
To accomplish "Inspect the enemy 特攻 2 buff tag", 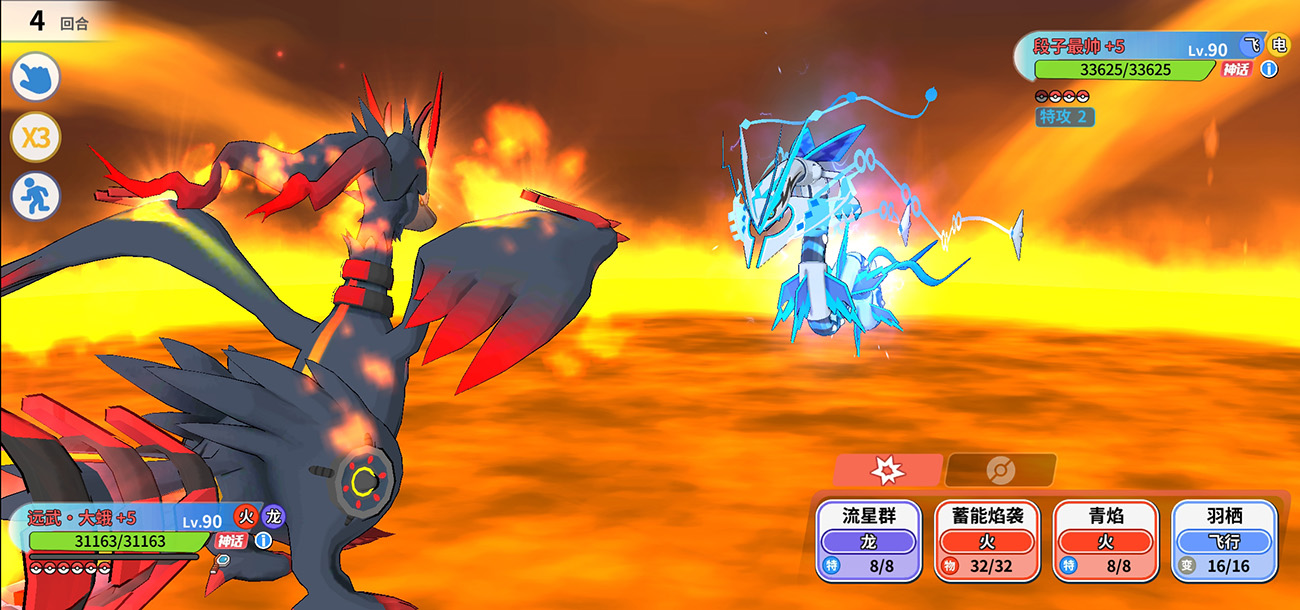I will click(x=1065, y=117).
